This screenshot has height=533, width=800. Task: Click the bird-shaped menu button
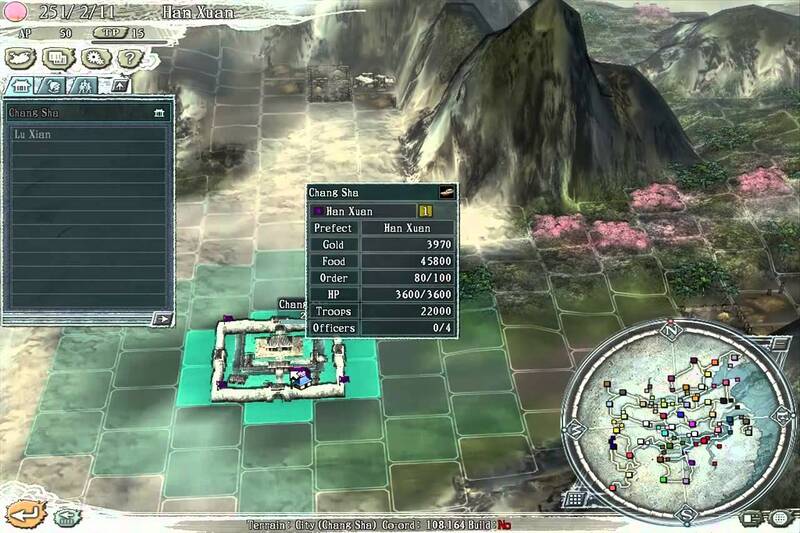20,57
